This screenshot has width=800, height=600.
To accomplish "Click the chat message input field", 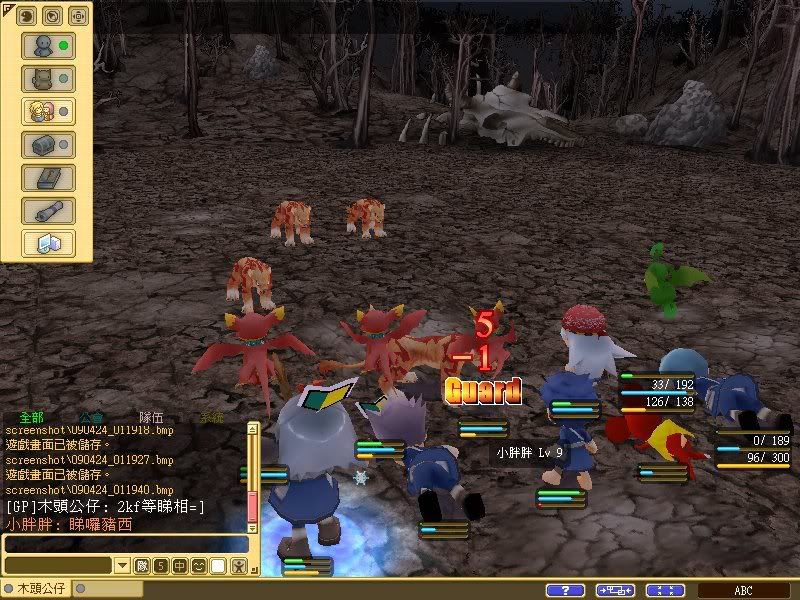I will (x=124, y=544).
